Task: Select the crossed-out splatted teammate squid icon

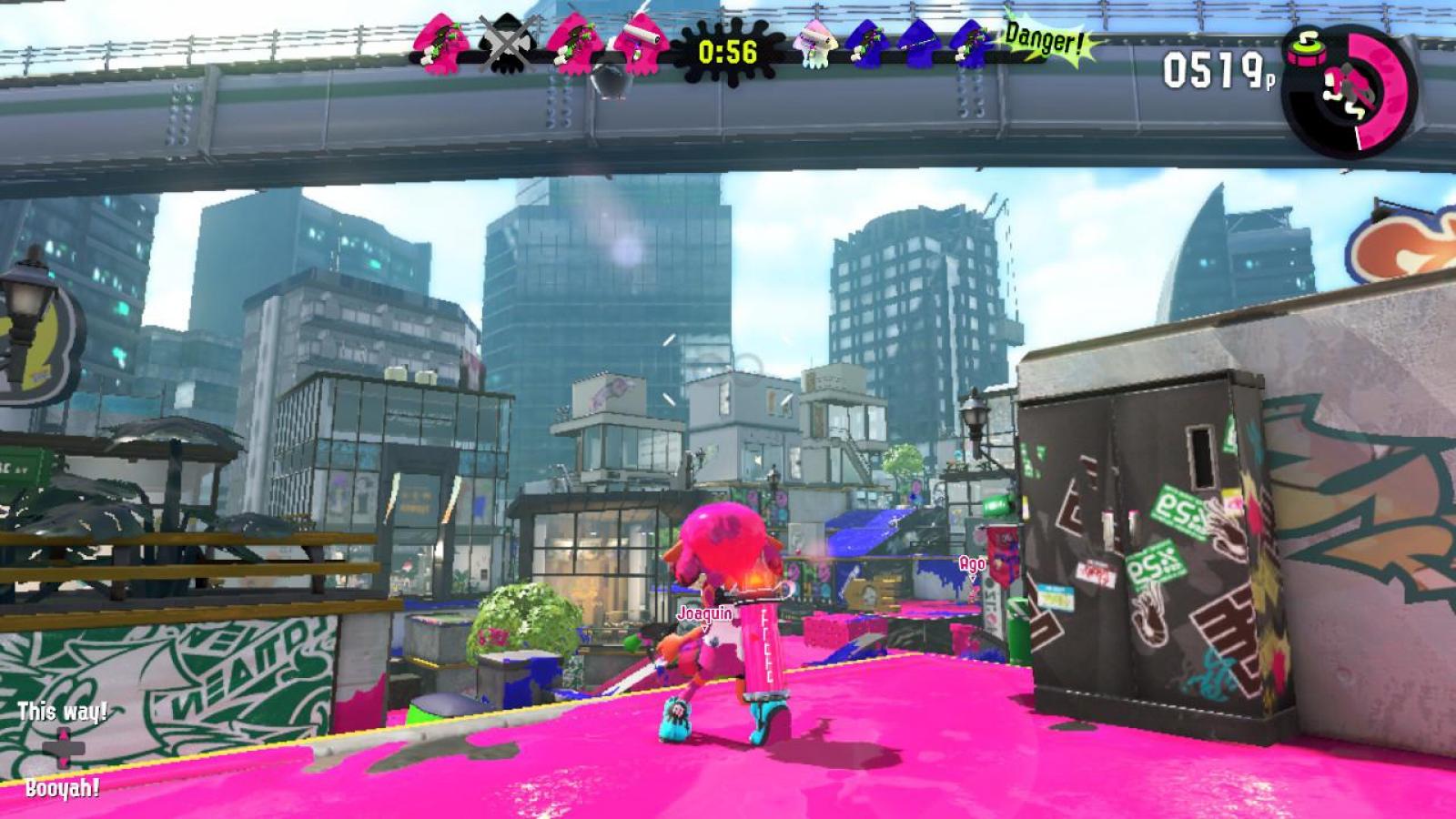Action: pyautogui.click(x=503, y=44)
